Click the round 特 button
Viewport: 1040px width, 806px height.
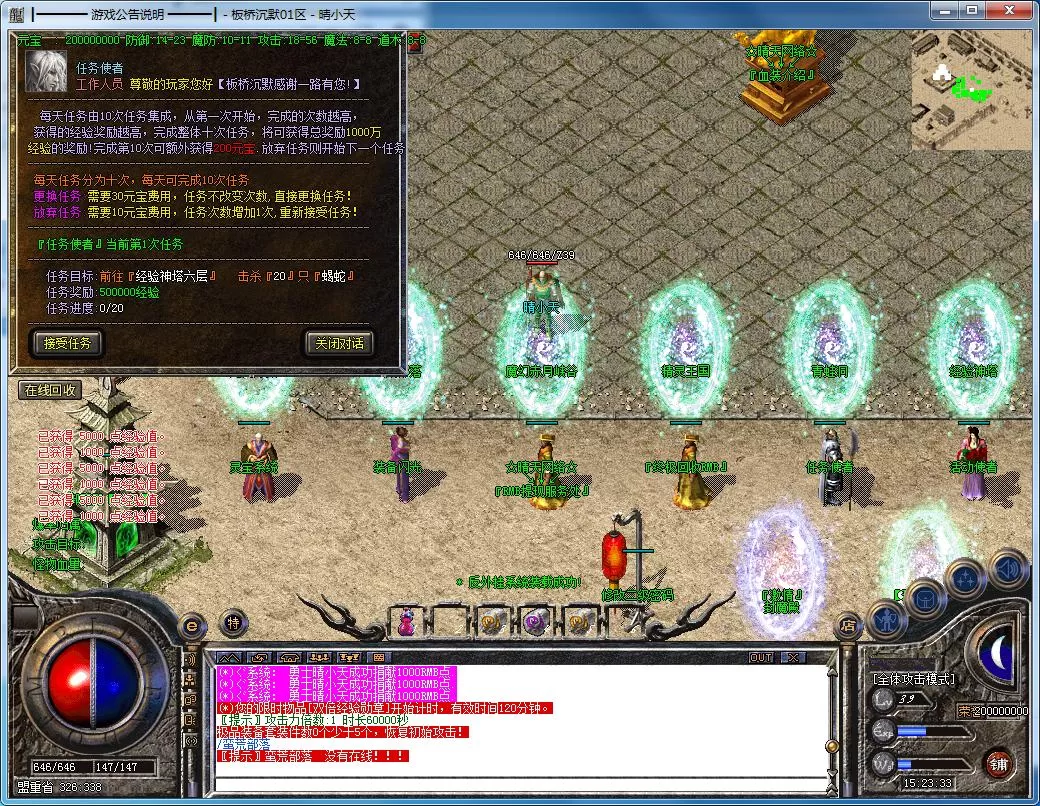pyautogui.click(x=233, y=622)
